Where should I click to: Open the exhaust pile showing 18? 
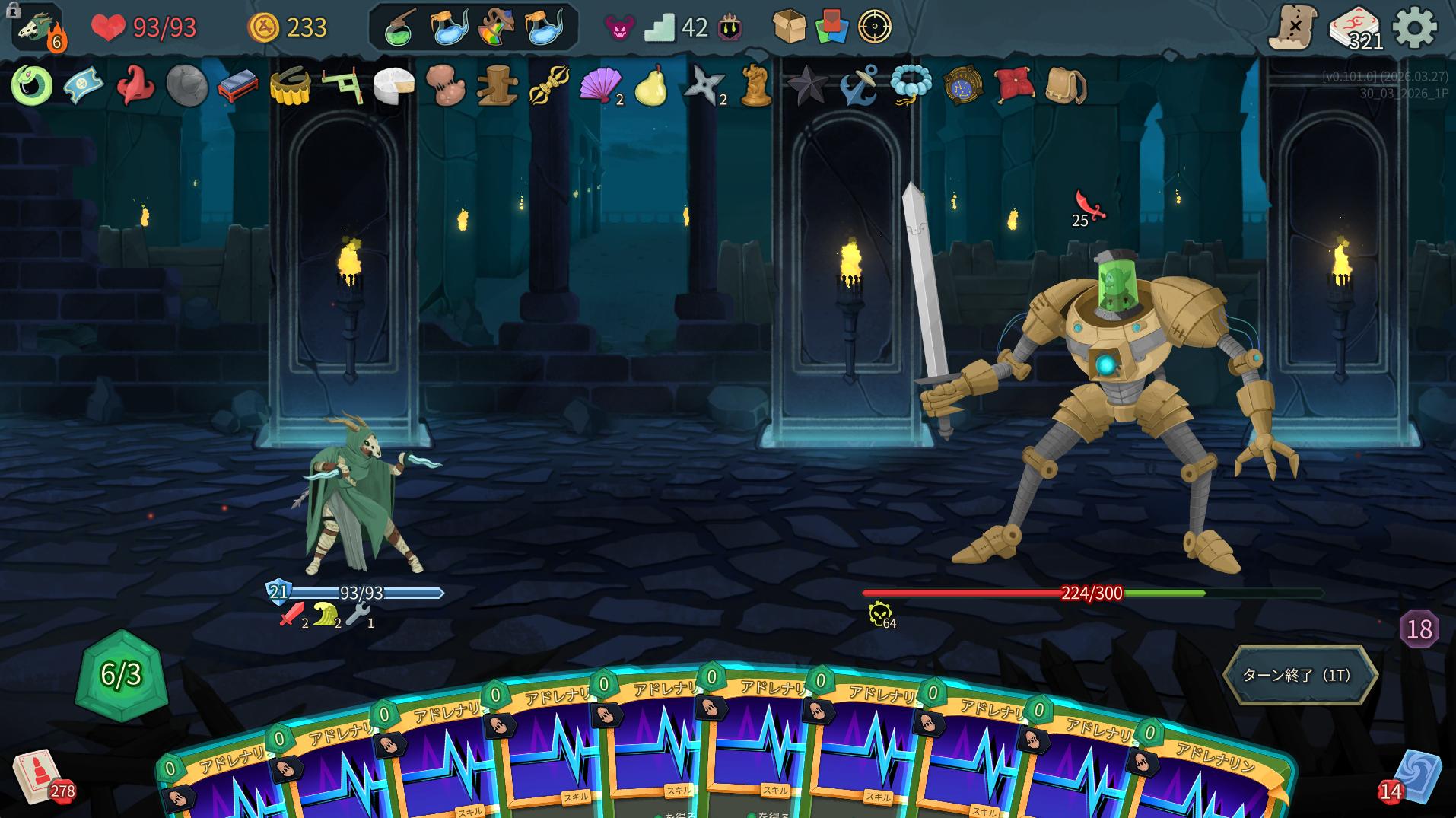[x=1419, y=629]
